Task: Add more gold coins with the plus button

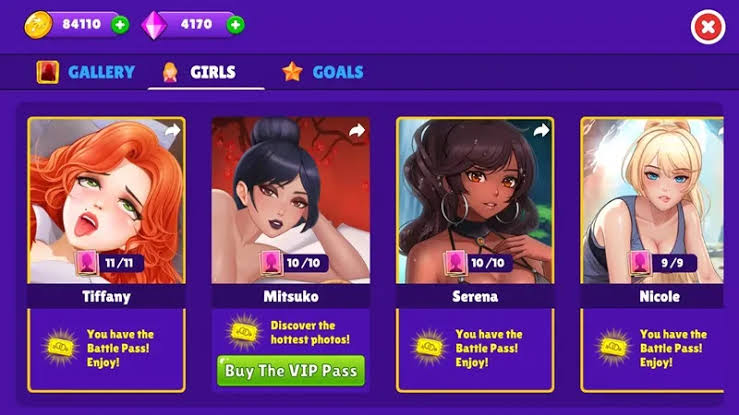Action: [x=120, y=24]
